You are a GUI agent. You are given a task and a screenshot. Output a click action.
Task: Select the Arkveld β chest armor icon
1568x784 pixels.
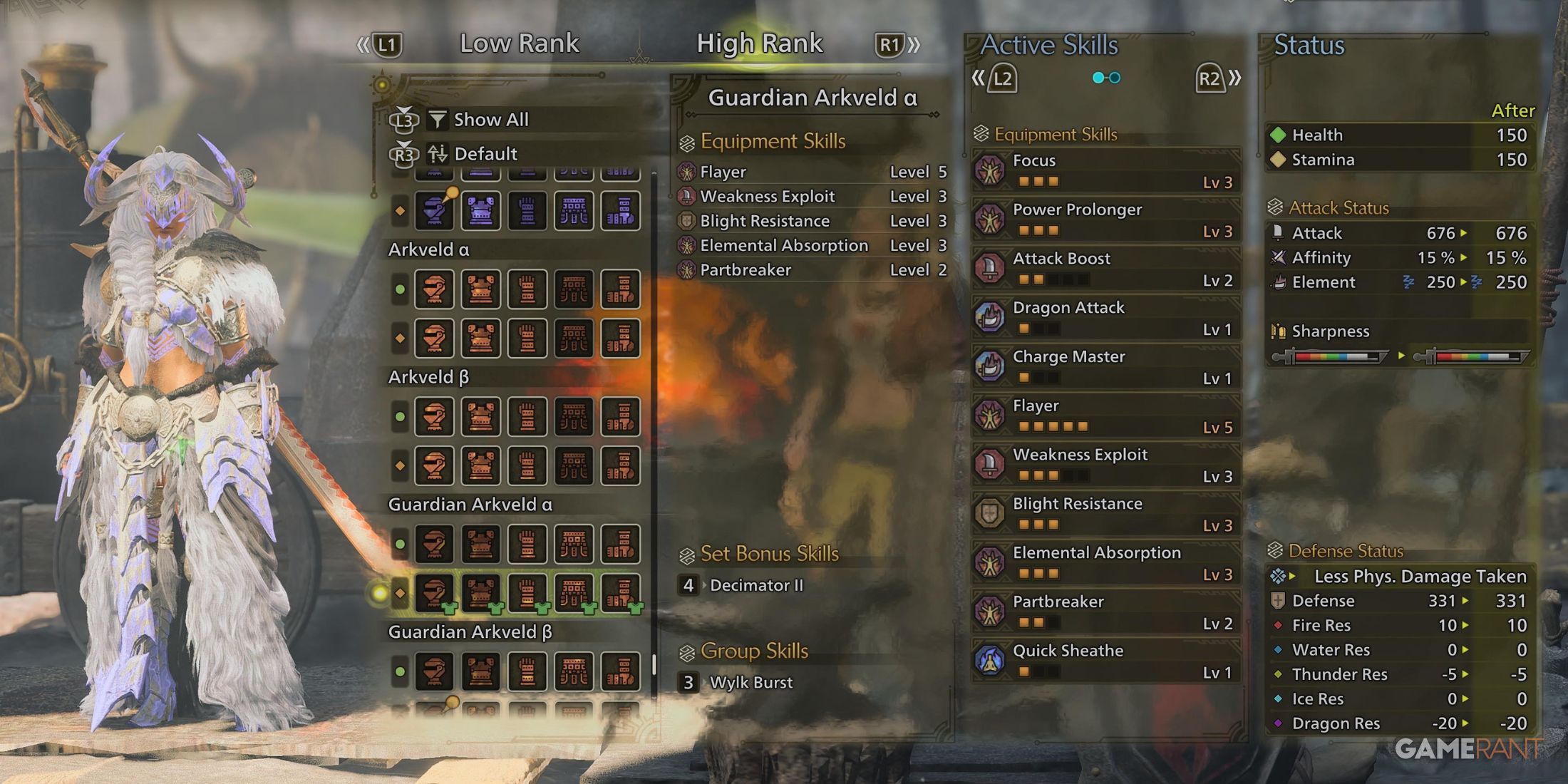coord(483,417)
